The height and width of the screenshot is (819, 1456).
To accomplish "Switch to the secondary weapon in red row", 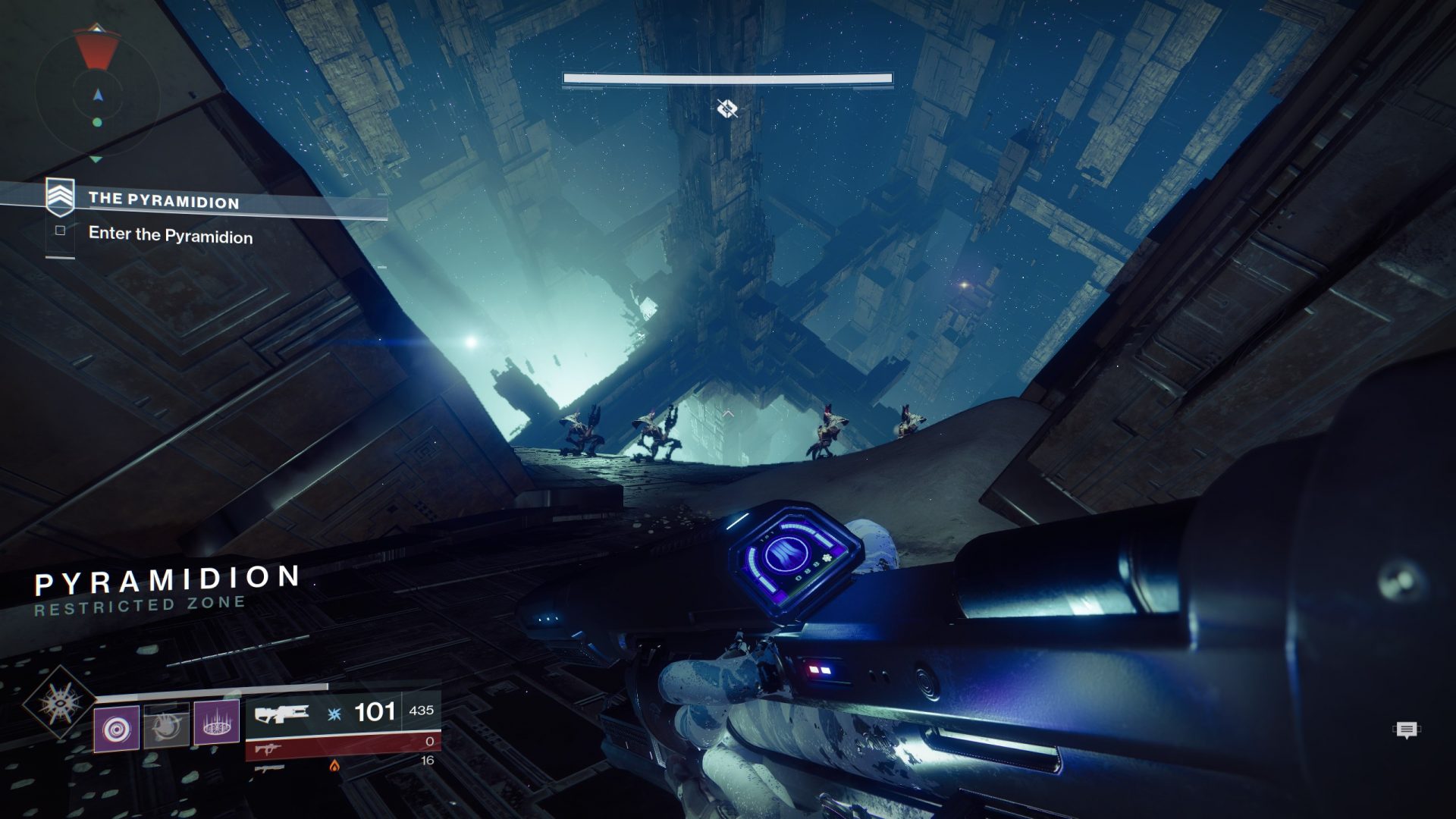I will pos(266,749).
